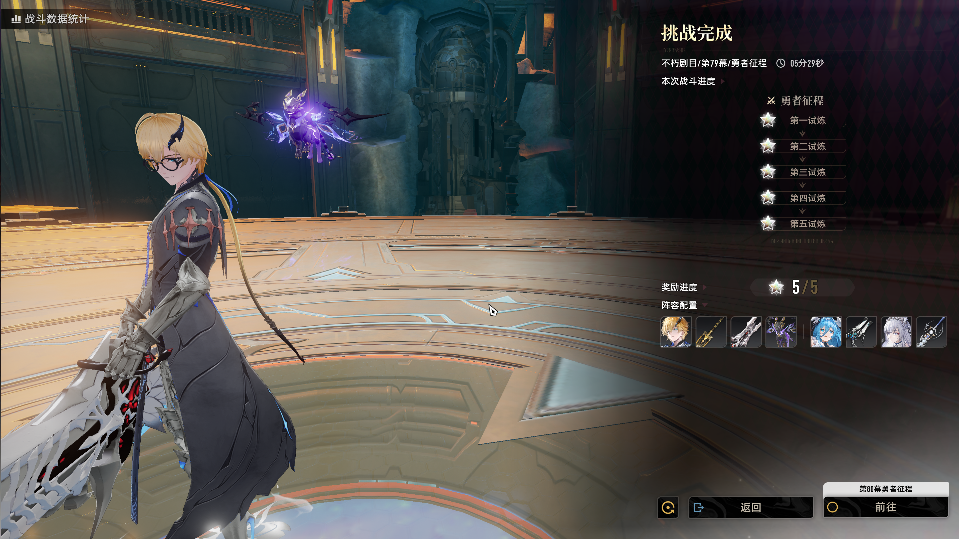Expand the 本次战斗进度 battle progress section
959x539 pixels.
pos(722,81)
